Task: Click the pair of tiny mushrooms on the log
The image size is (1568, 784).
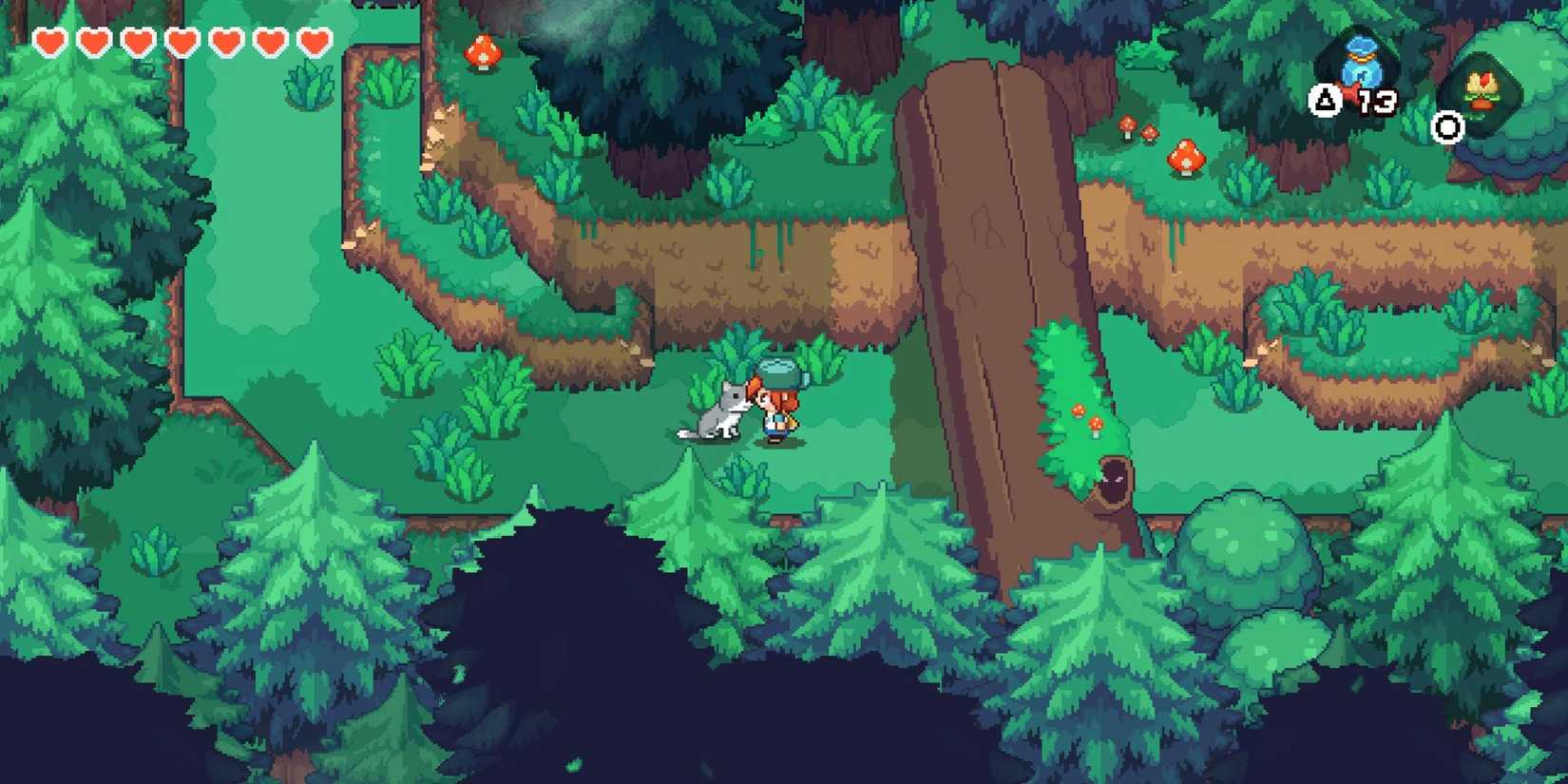Action: pyautogui.click(x=1086, y=416)
